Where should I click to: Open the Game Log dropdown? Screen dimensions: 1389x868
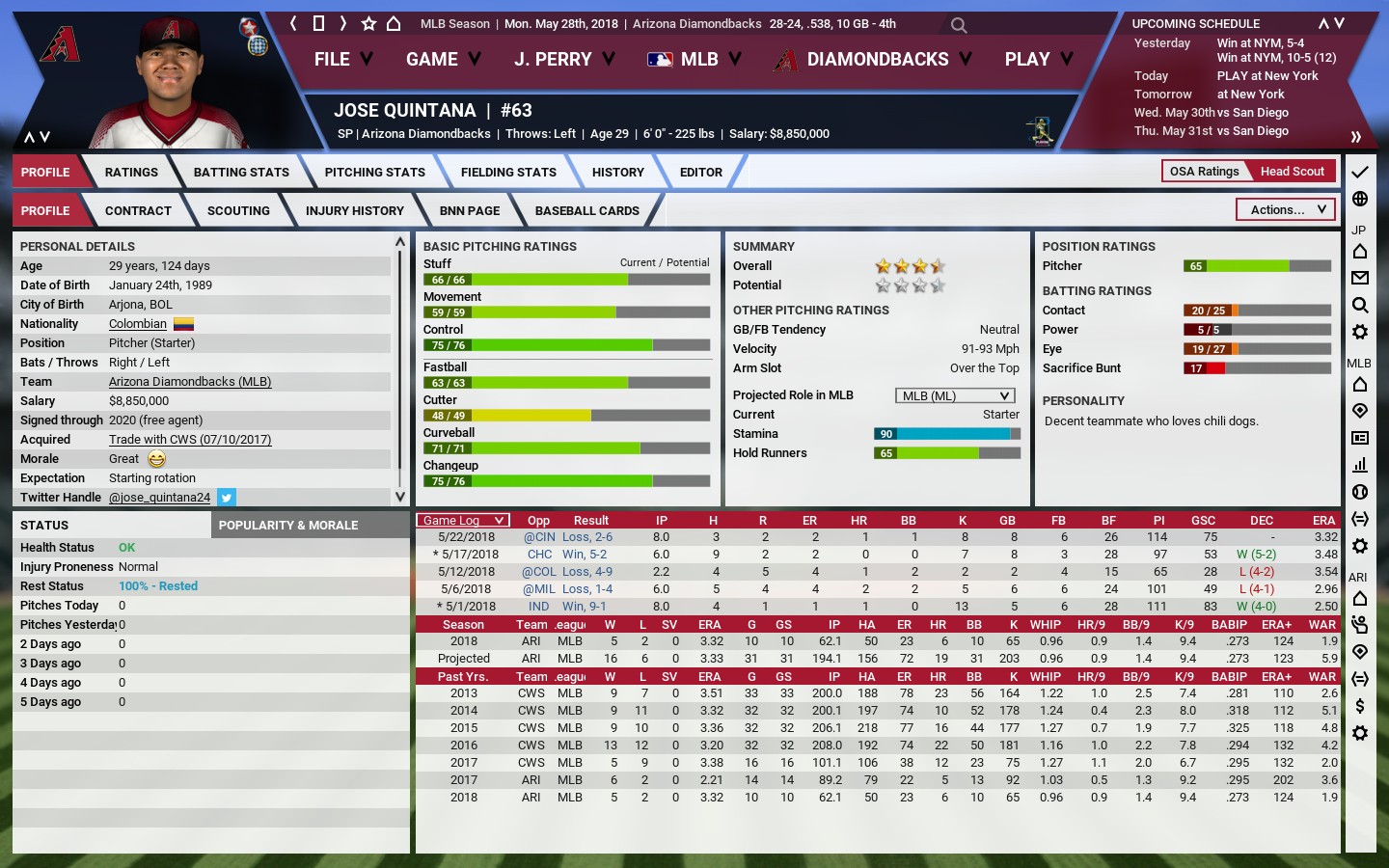[462, 521]
